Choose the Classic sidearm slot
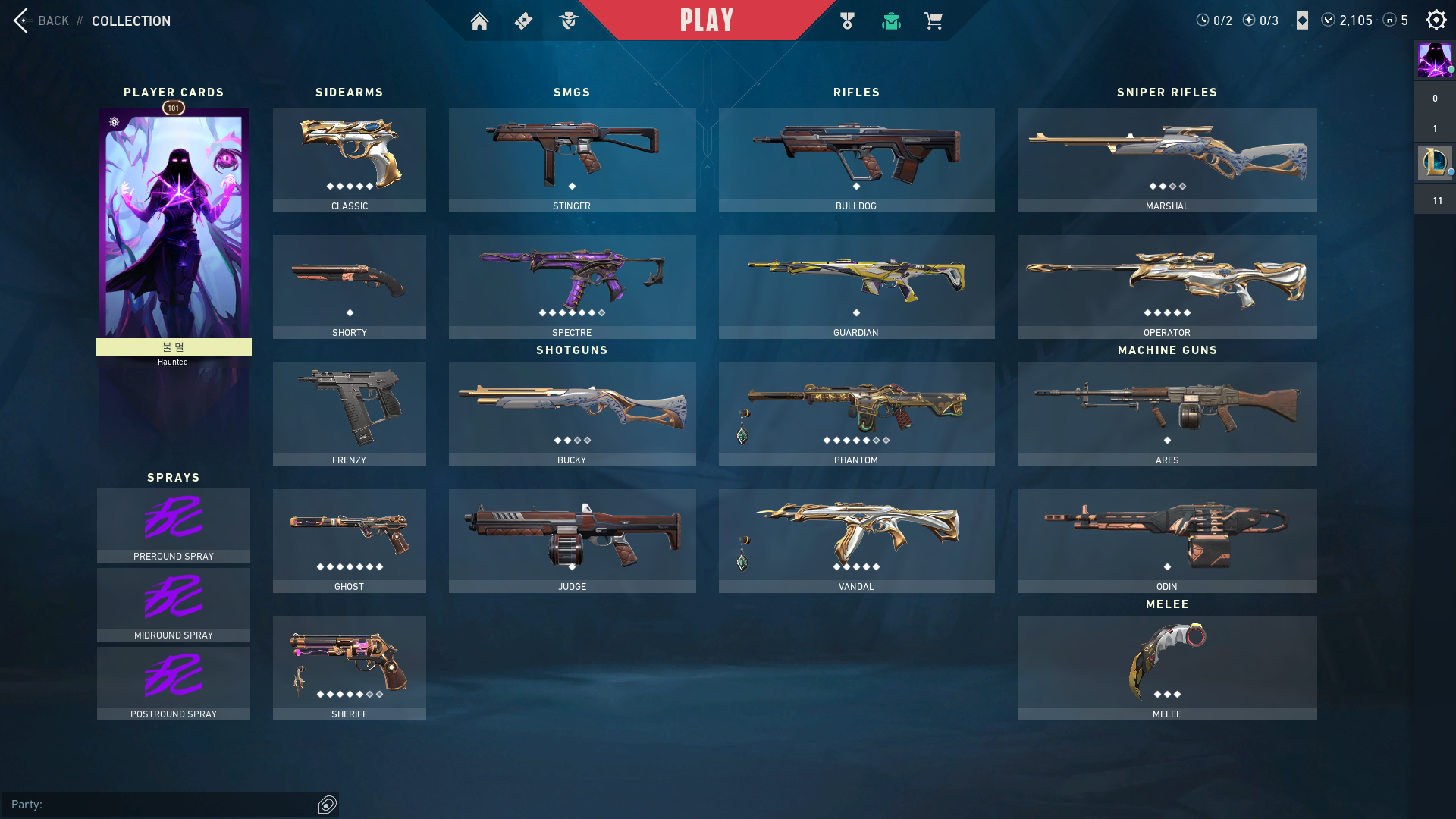 (x=349, y=159)
